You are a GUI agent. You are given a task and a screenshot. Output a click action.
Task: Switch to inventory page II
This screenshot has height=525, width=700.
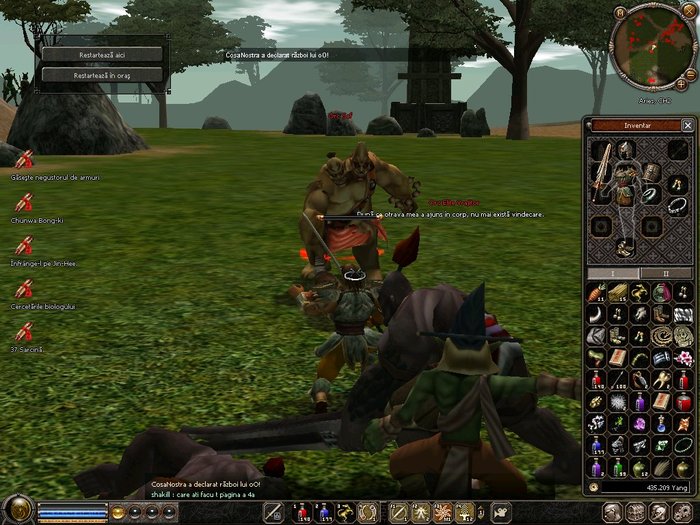(x=667, y=273)
